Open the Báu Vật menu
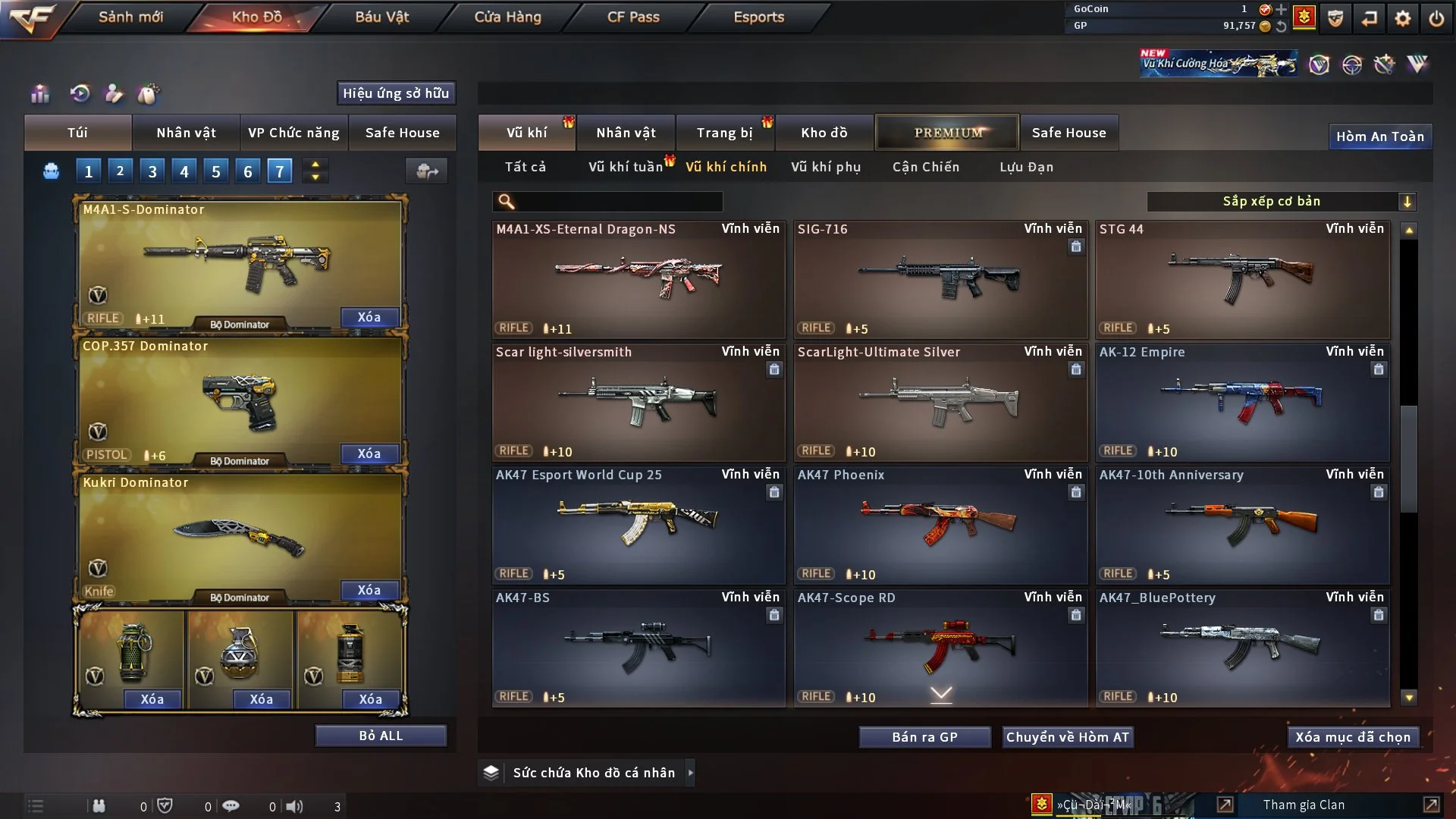Screen dimensions: 1456x819 (x=381, y=17)
